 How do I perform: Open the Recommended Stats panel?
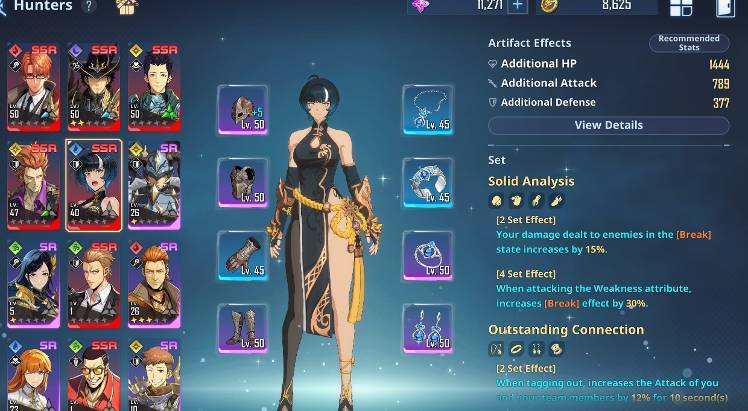point(689,43)
